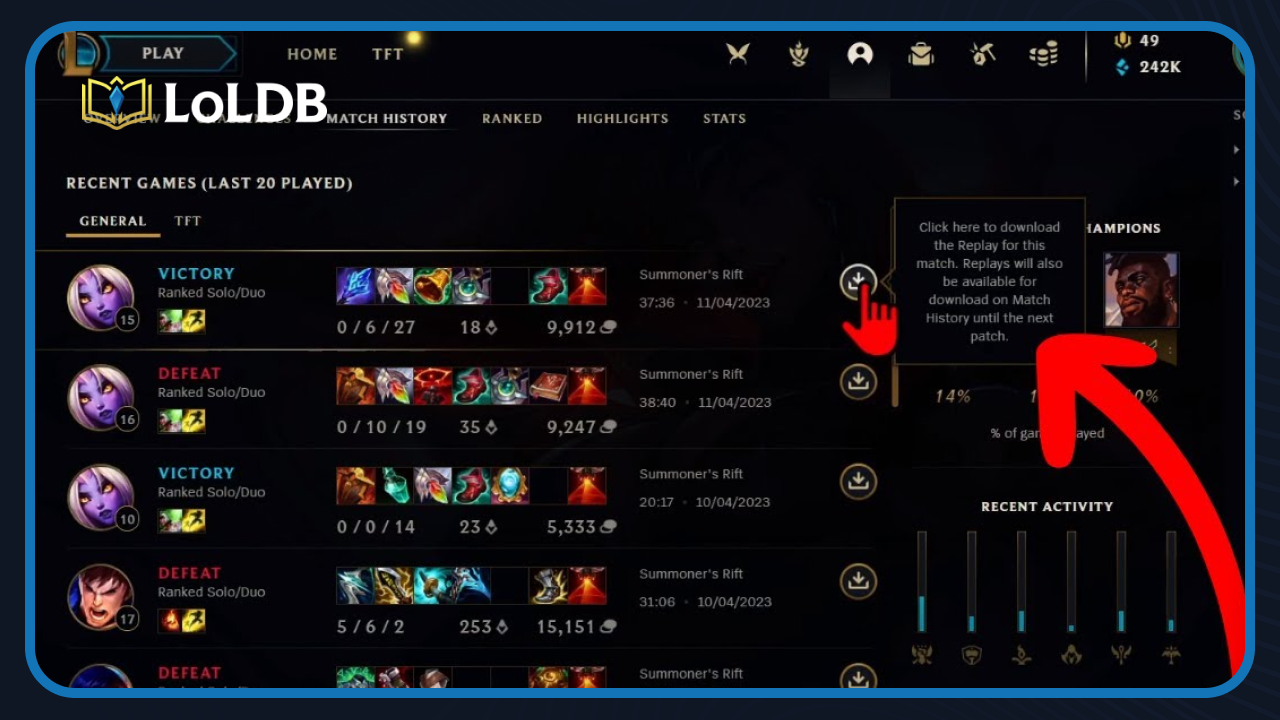The image size is (1280, 720).
Task: Download the replay for the 38:40 Defeat match
Action: tap(858, 382)
